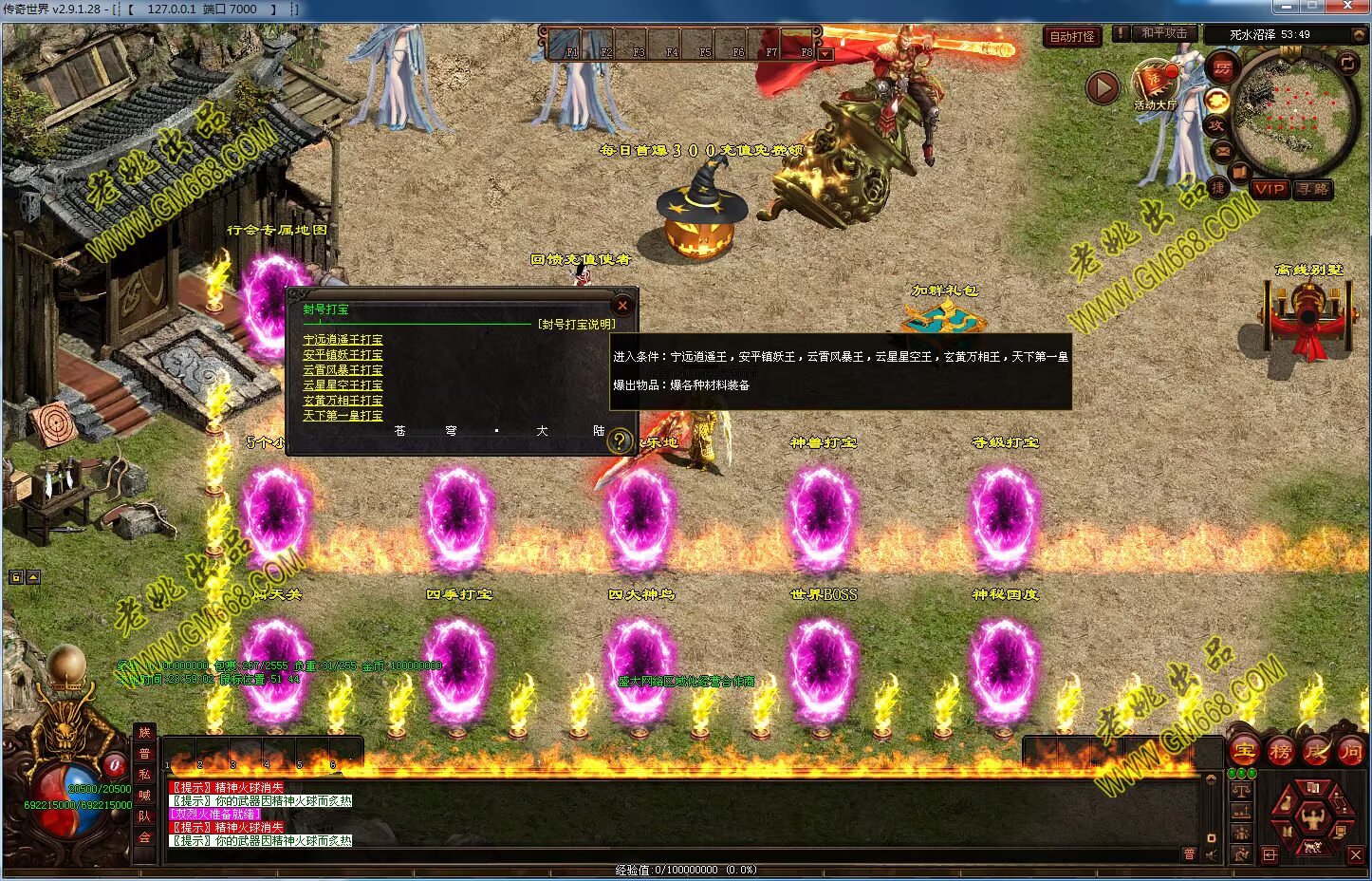Select the 宁远逍遥王打宝 link
This screenshot has width=1372, height=881.
[x=343, y=340]
